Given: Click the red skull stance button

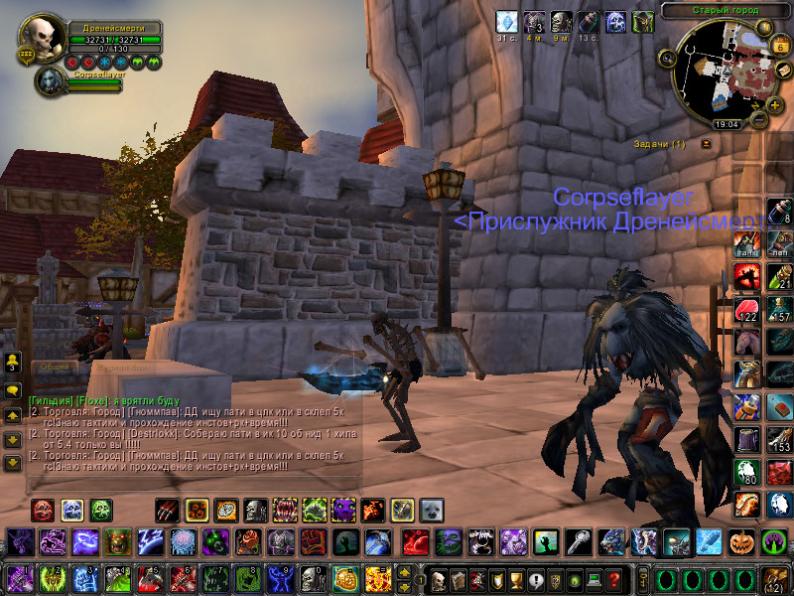Looking at the screenshot, I should 43,510.
